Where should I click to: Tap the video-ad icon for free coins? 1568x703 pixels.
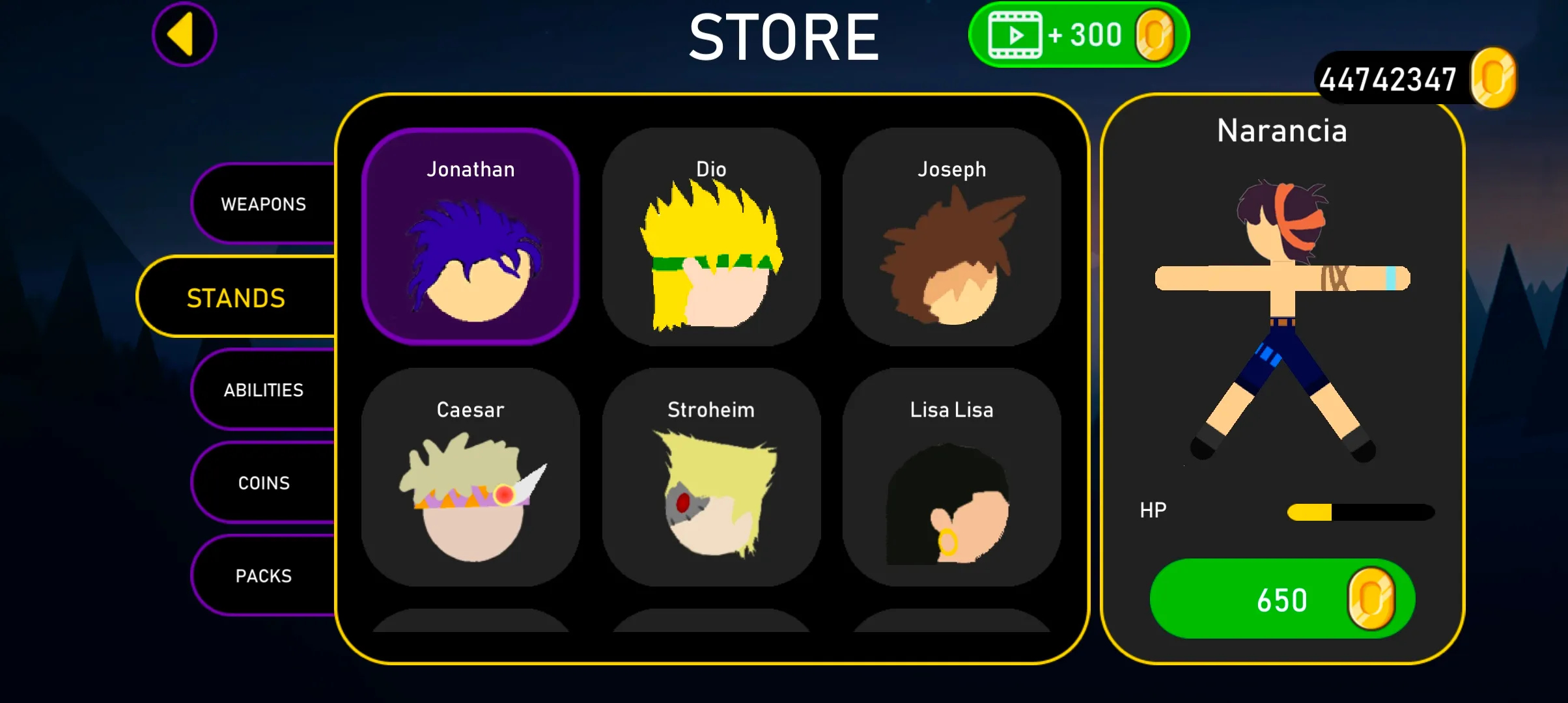pyautogui.click(x=1014, y=34)
